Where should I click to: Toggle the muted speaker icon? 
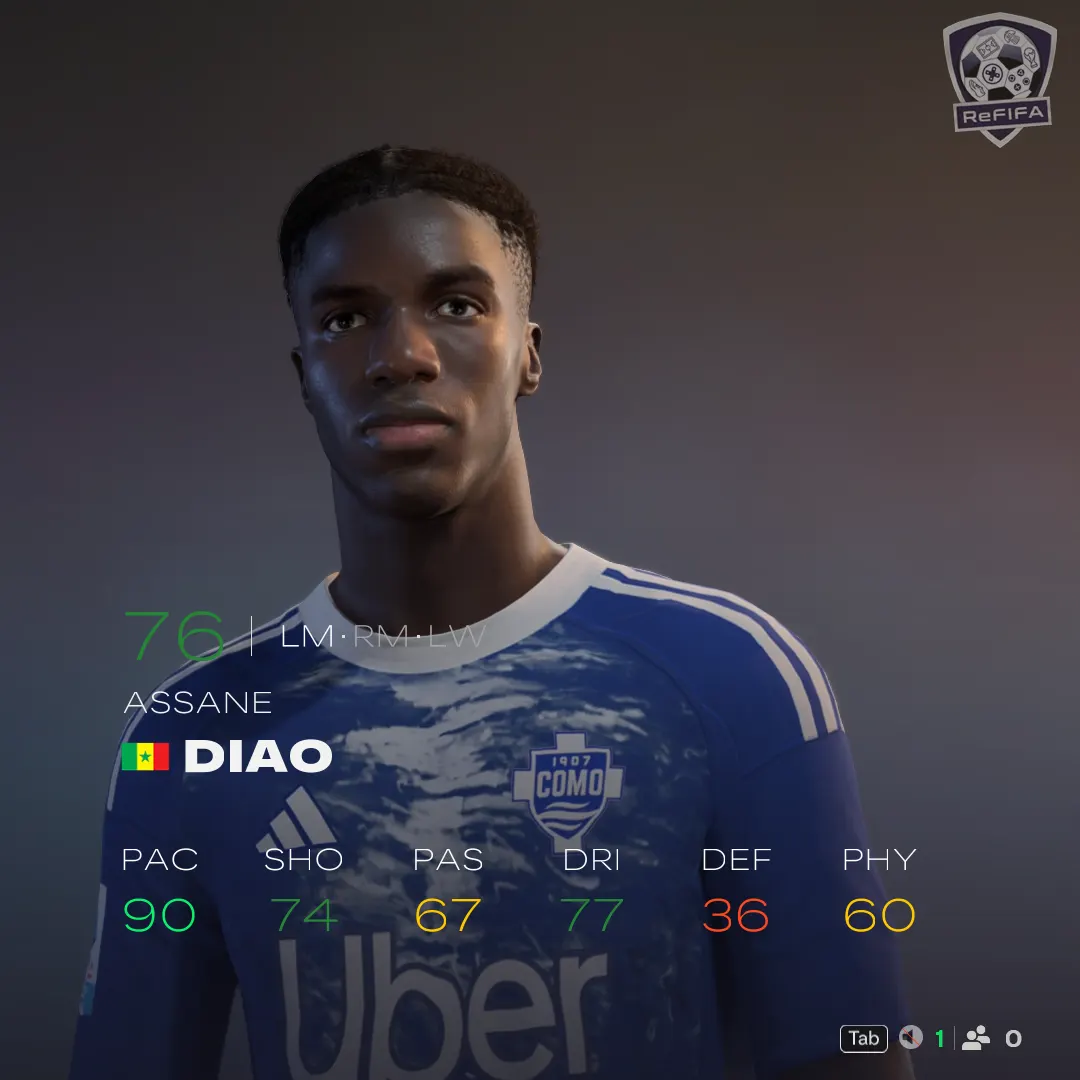tap(910, 1038)
